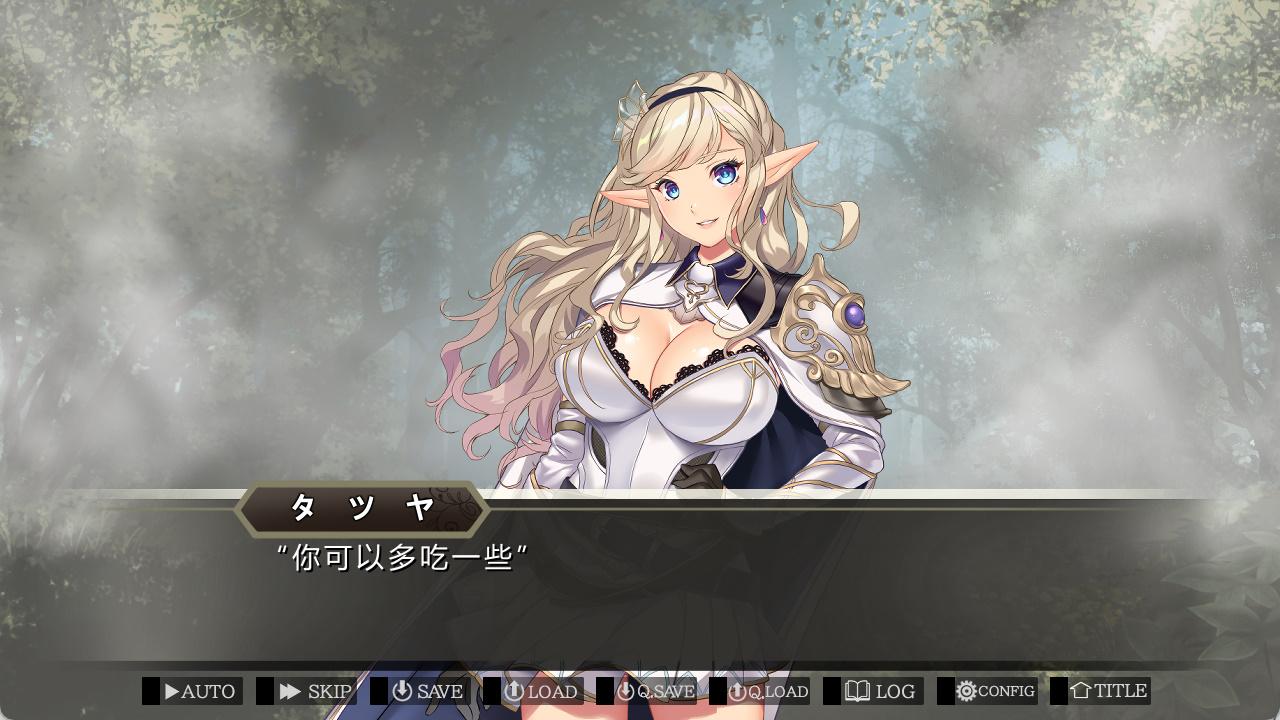The height and width of the screenshot is (720, 1280).
Task: Show the dialogue LOG
Action: (x=881, y=691)
